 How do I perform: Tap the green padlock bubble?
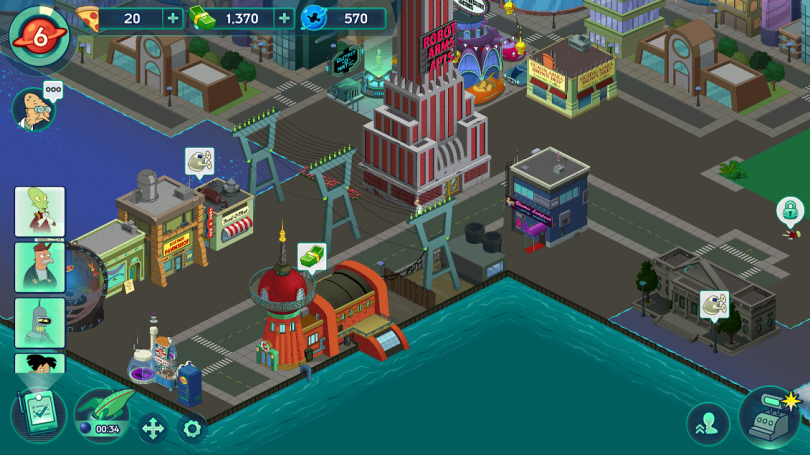(x=790, y=211)
